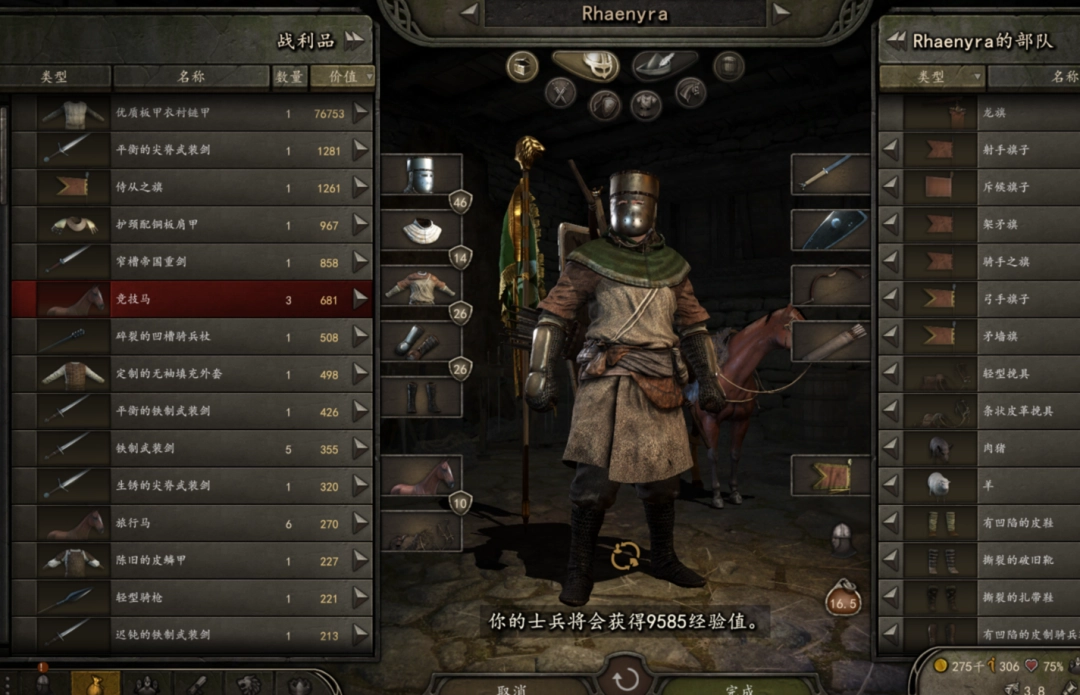Transfer 龙旗 from party inventory

[889, 113]
